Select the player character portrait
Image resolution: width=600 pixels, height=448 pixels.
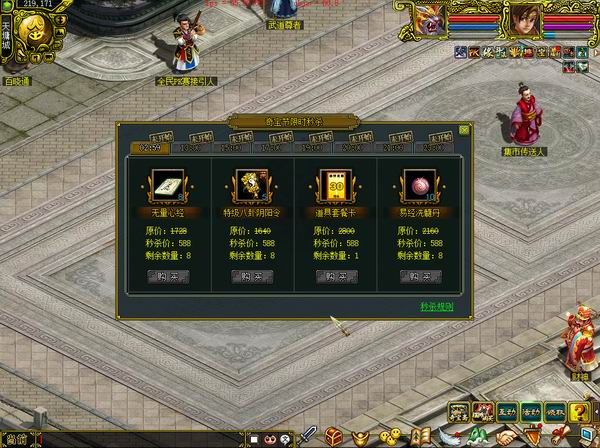click(521, 18)
